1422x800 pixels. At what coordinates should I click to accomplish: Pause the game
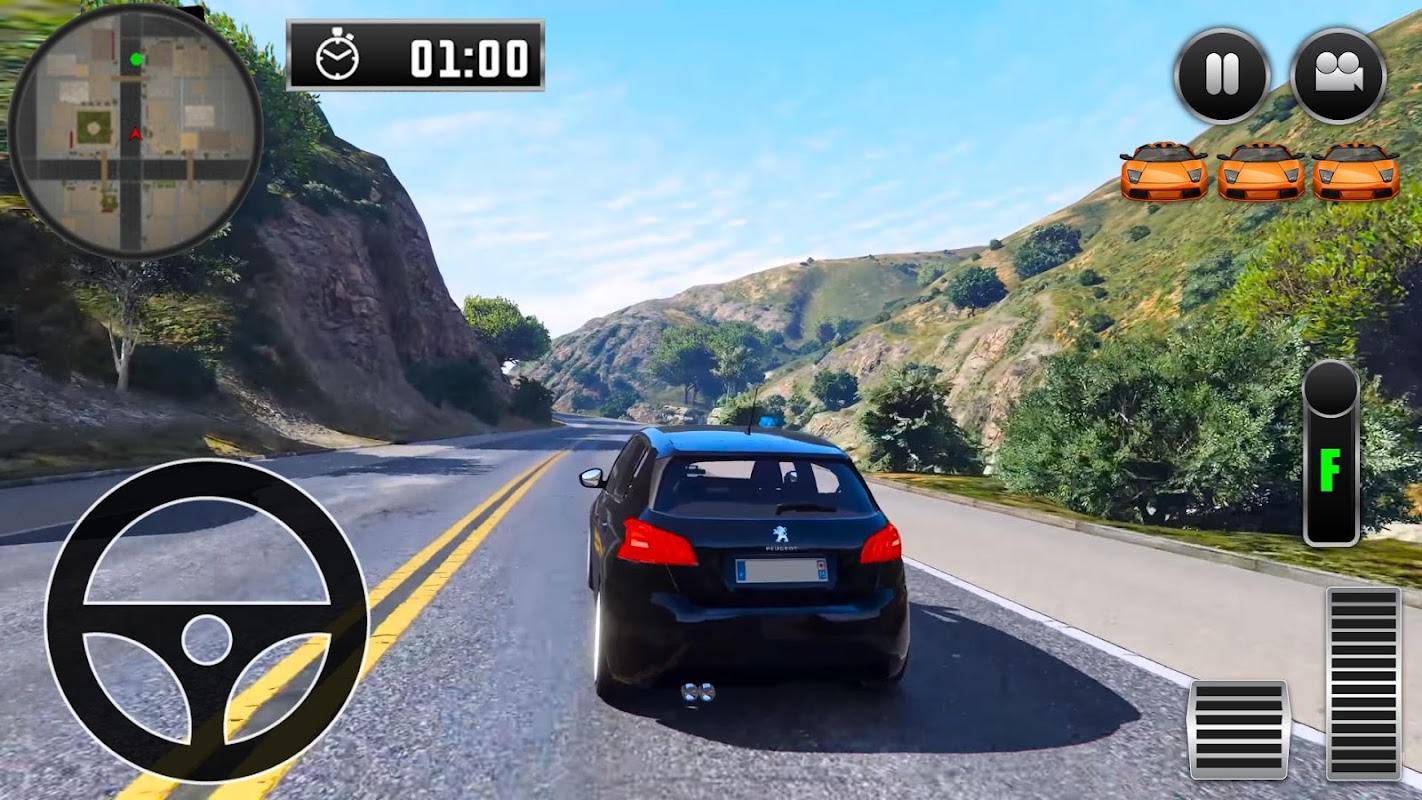coord(1221,75)
